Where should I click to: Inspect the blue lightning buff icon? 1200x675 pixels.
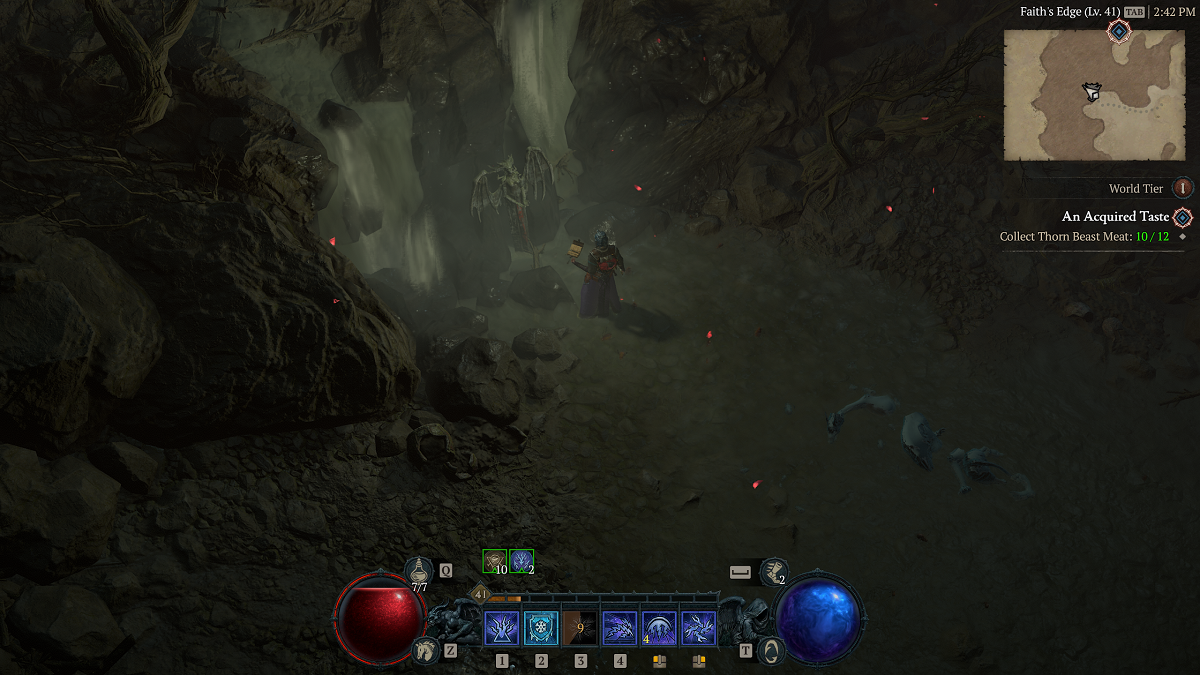pos(521,562)
